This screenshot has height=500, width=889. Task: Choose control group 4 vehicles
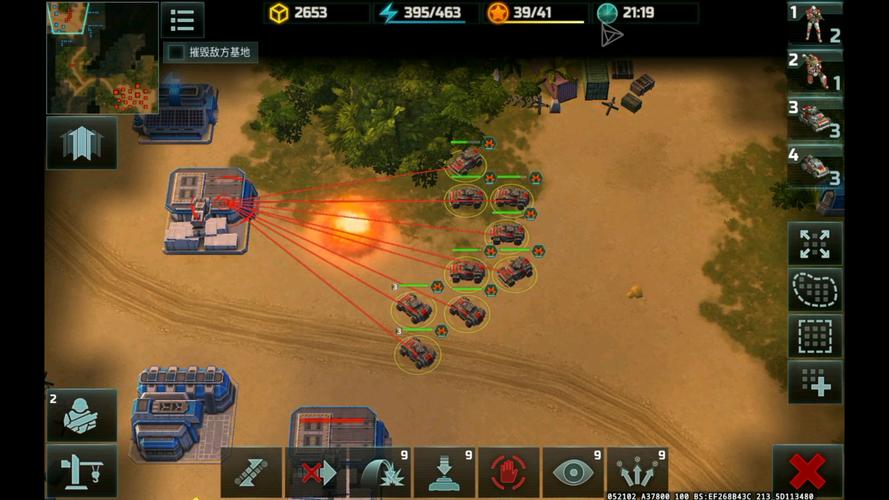815,166
